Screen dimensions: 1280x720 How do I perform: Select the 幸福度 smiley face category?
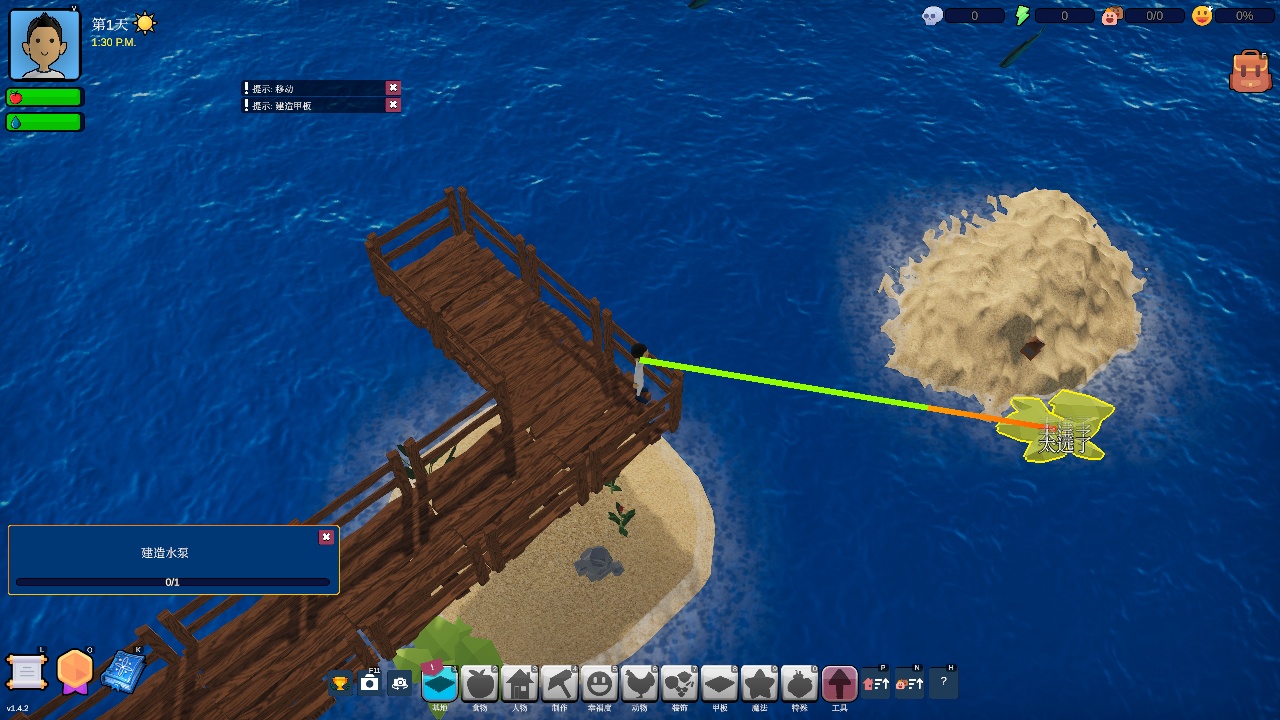tap(600, 684)
